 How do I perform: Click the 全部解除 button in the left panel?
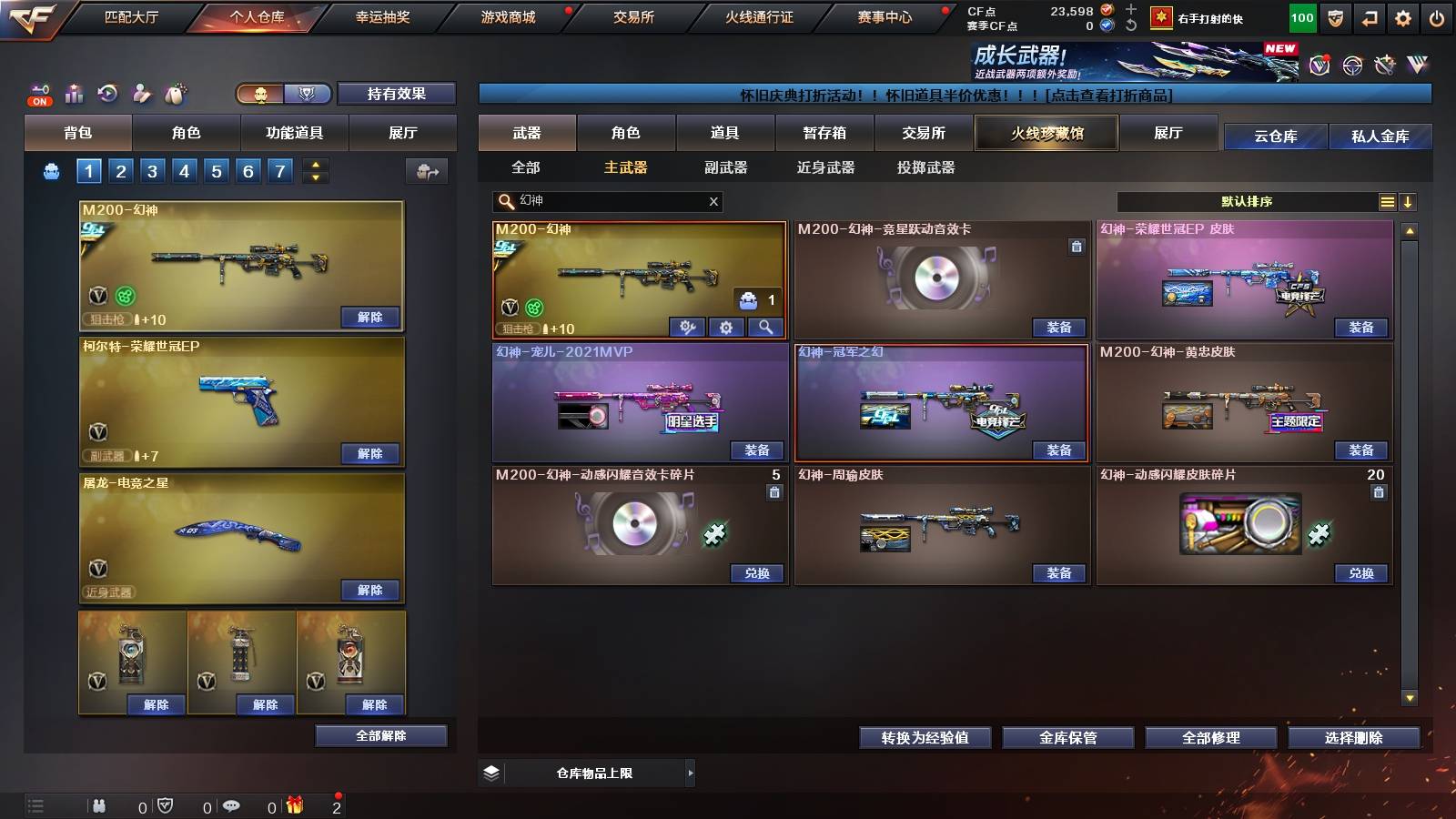click(380, 735)
